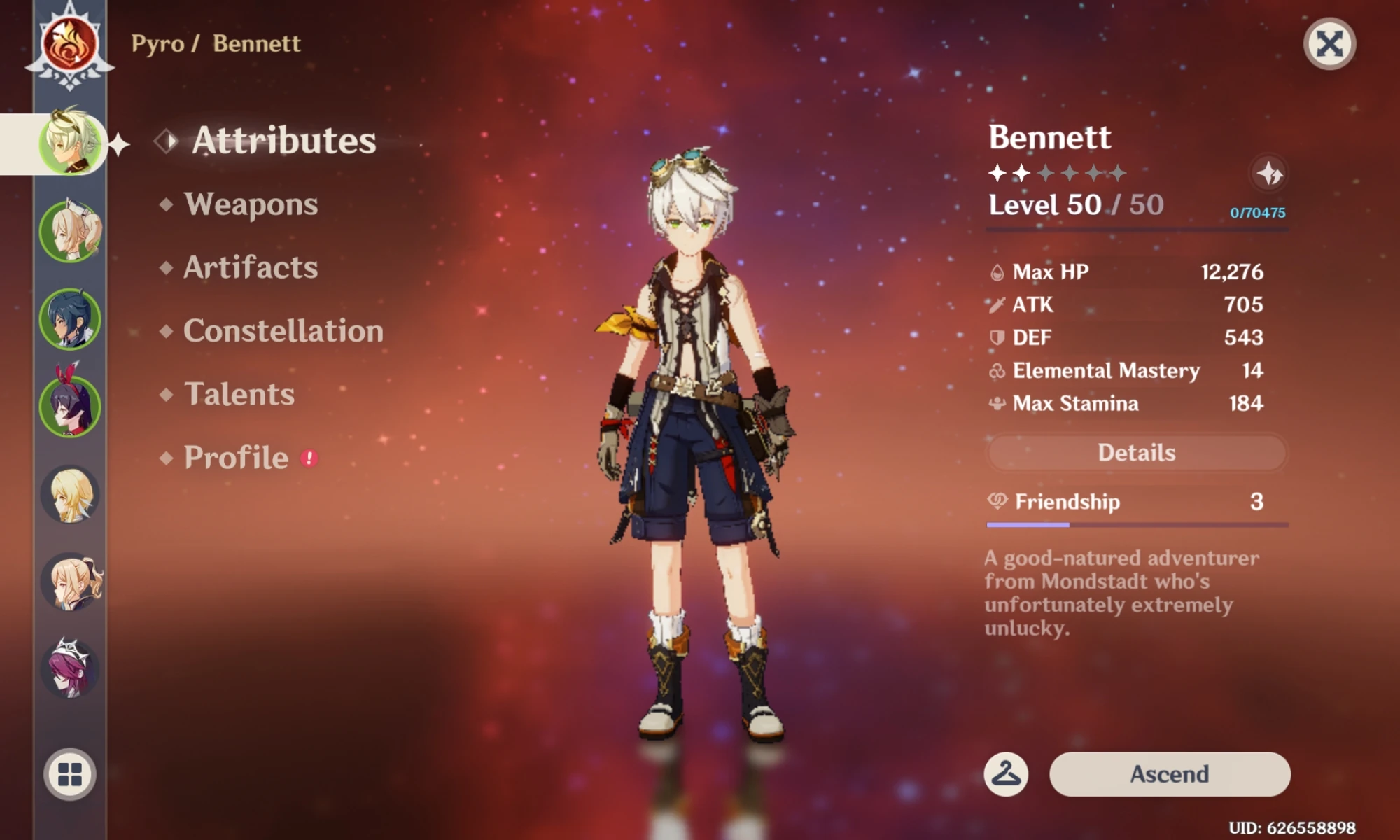
Task: Select the blue-haired character portrait in sidebar
Action: 70,318
